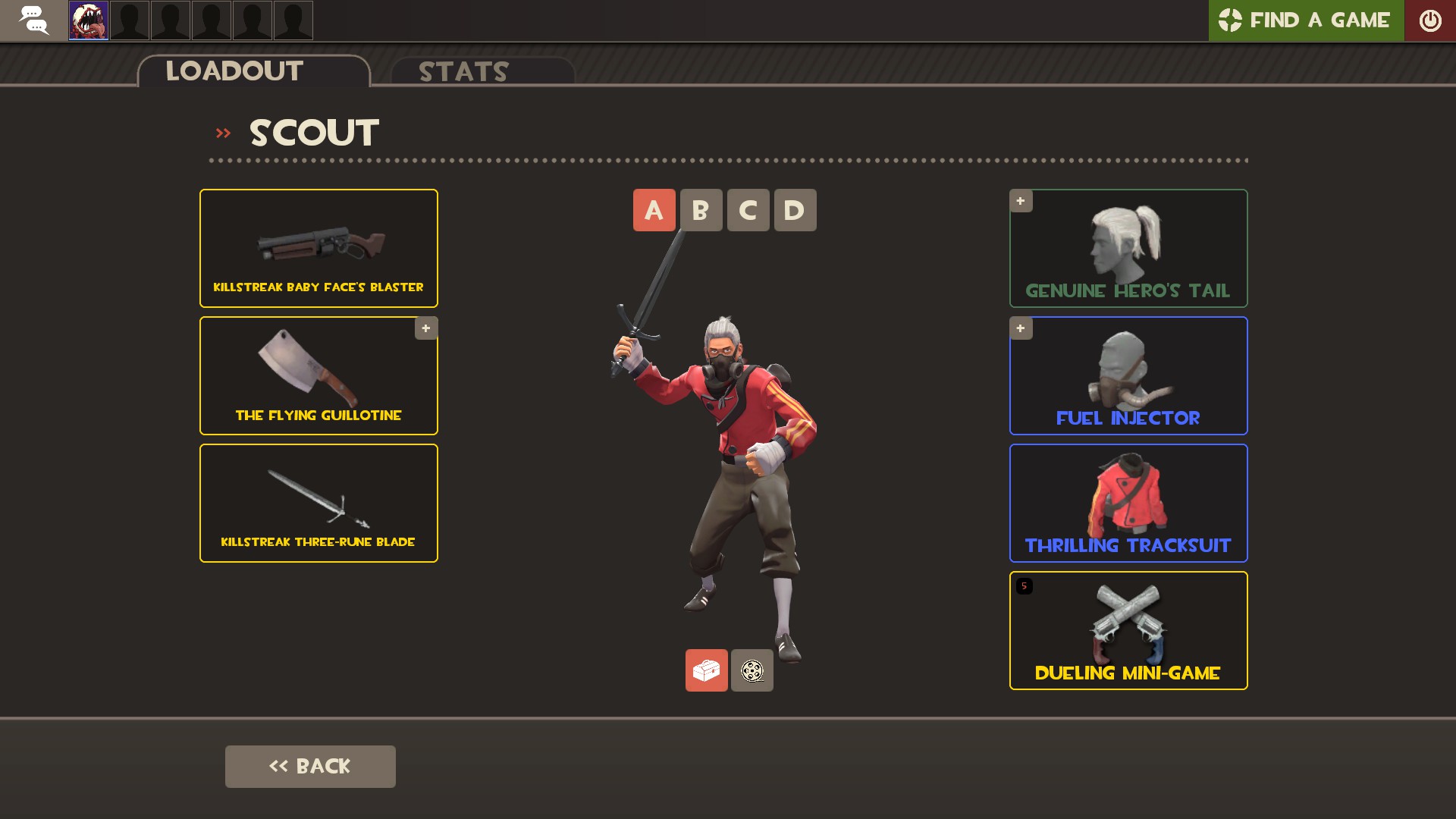The image size is (1456, 819).
Task: Select the Killstreak Three-Rune Blade melee slot
Action: coord(318,503)
